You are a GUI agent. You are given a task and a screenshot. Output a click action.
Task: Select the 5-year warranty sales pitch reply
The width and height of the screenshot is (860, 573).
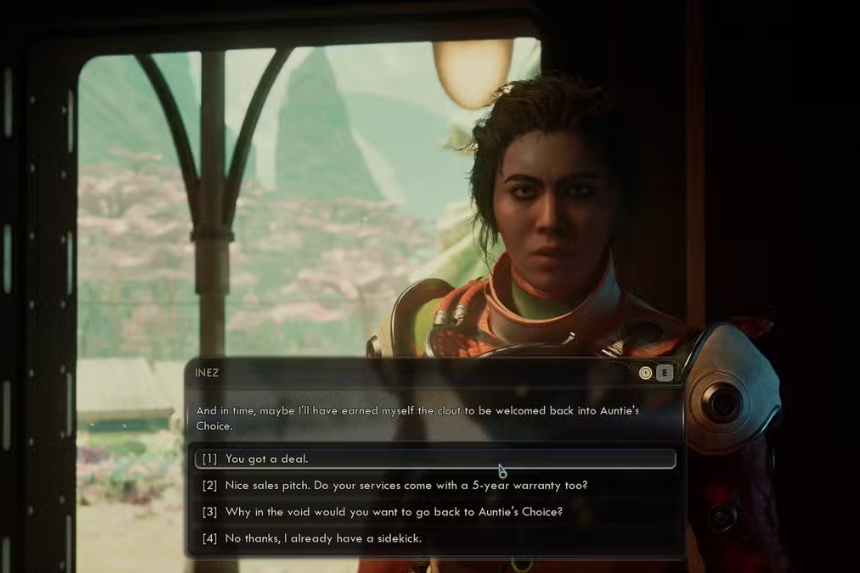[x=406, y=486]
